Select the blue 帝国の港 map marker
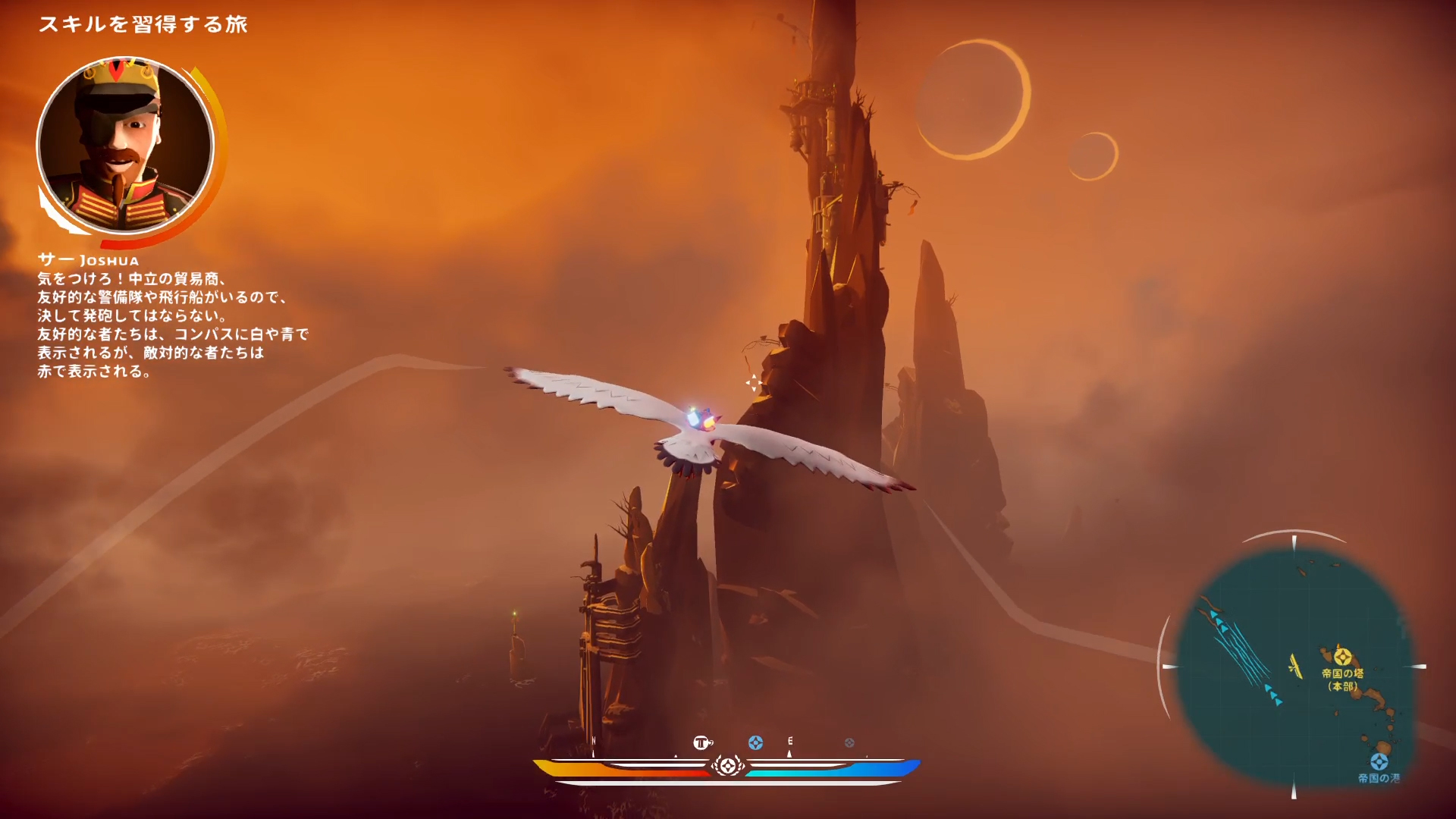The image size is (1456, 819). click(x=1379, y=761)
